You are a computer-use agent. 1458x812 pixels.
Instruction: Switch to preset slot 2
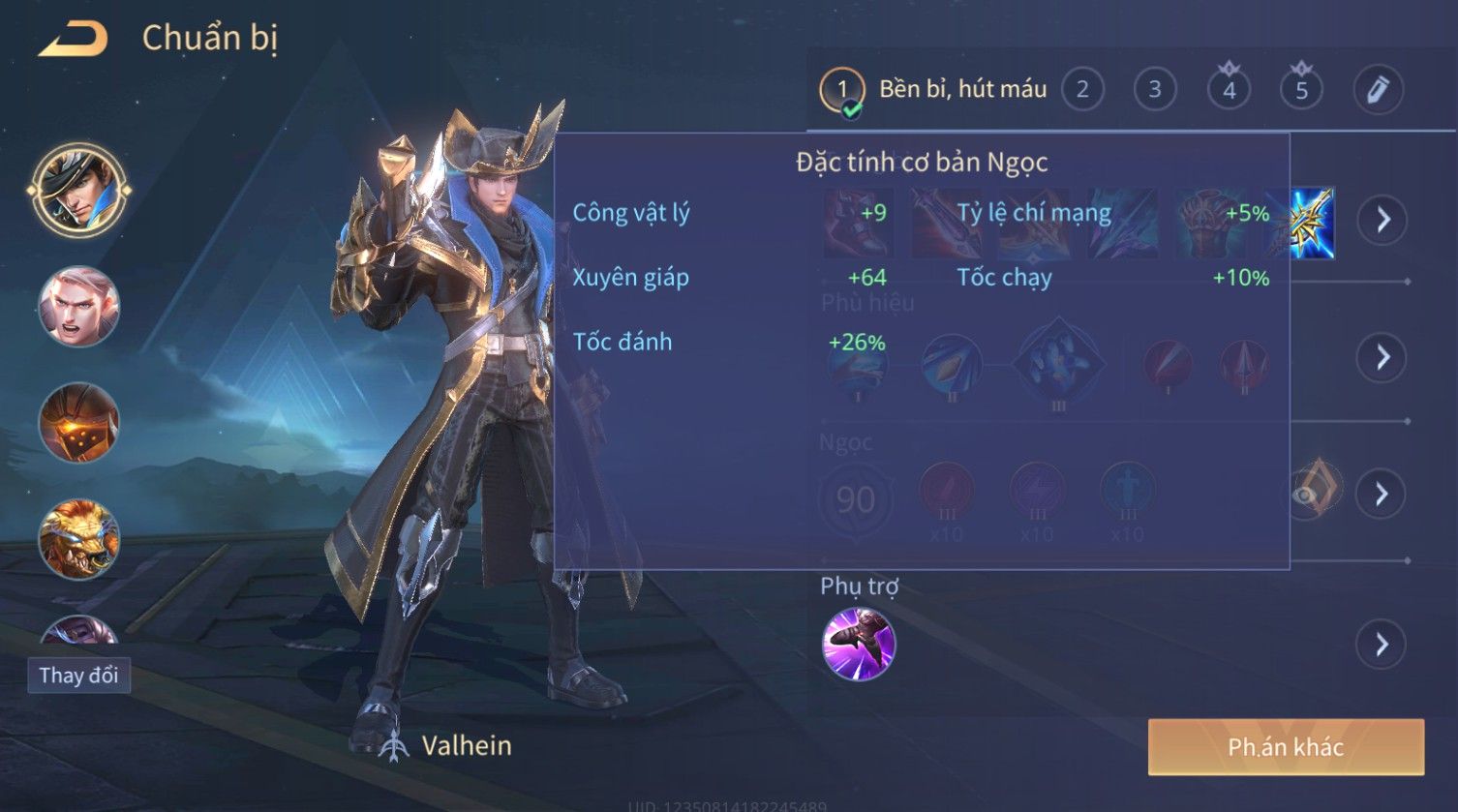tap(1082, 90)
